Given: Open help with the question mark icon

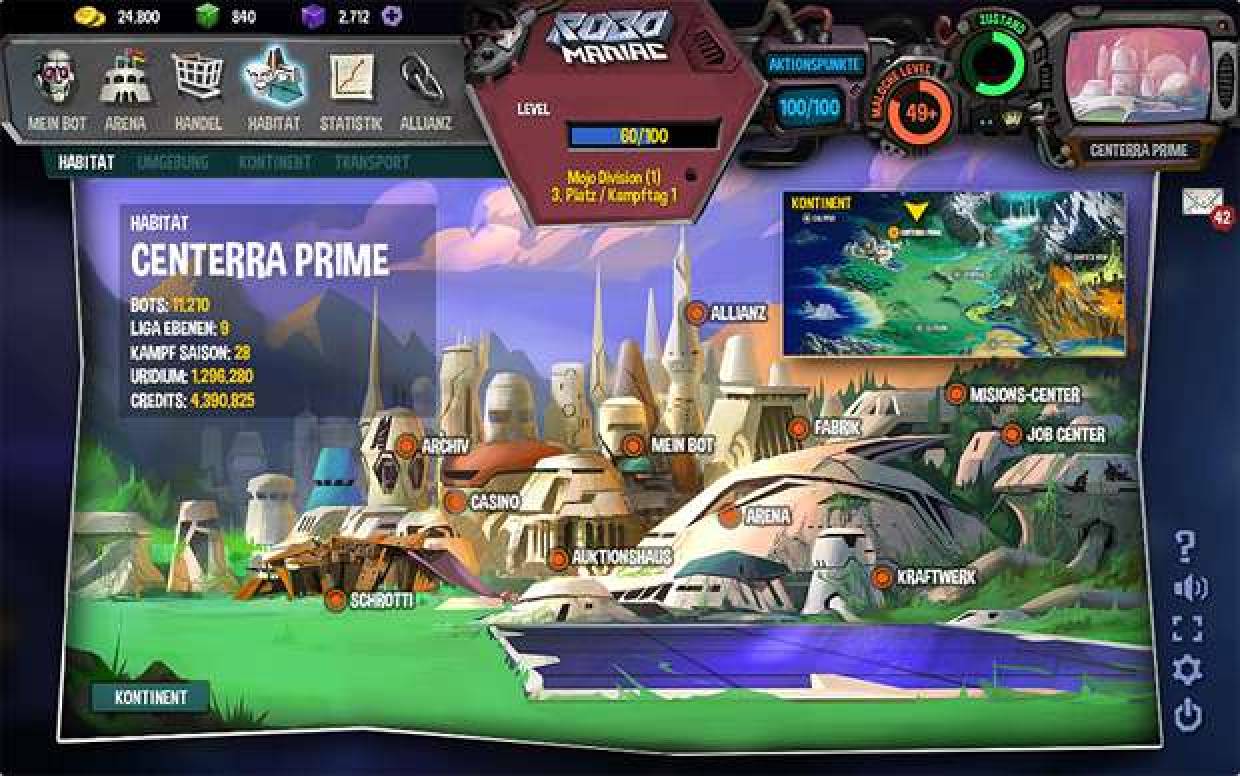Looking at the screenshot, I should tap(1186, 546).
